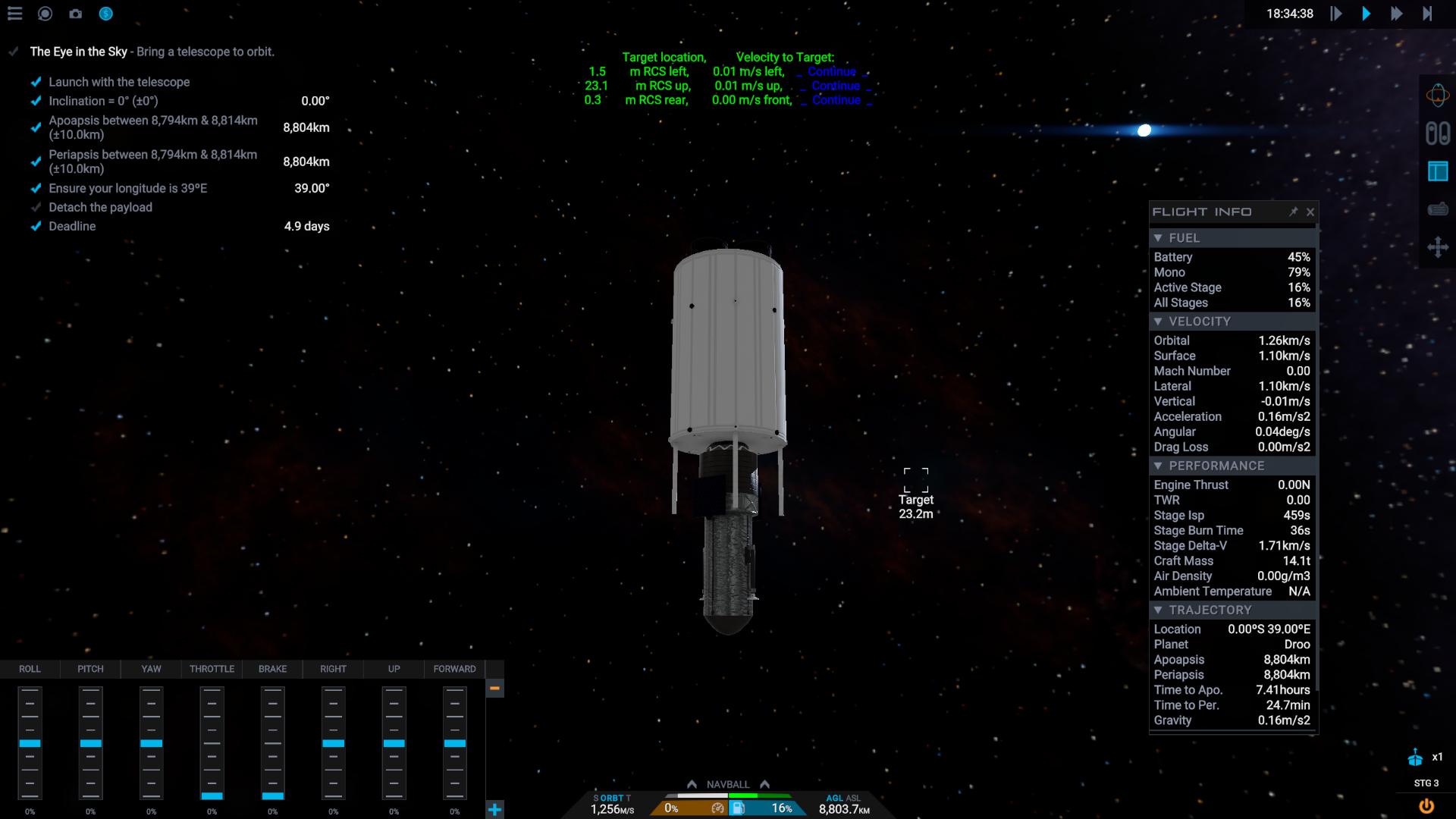Collapse the Performance section

click(1158, 466)
